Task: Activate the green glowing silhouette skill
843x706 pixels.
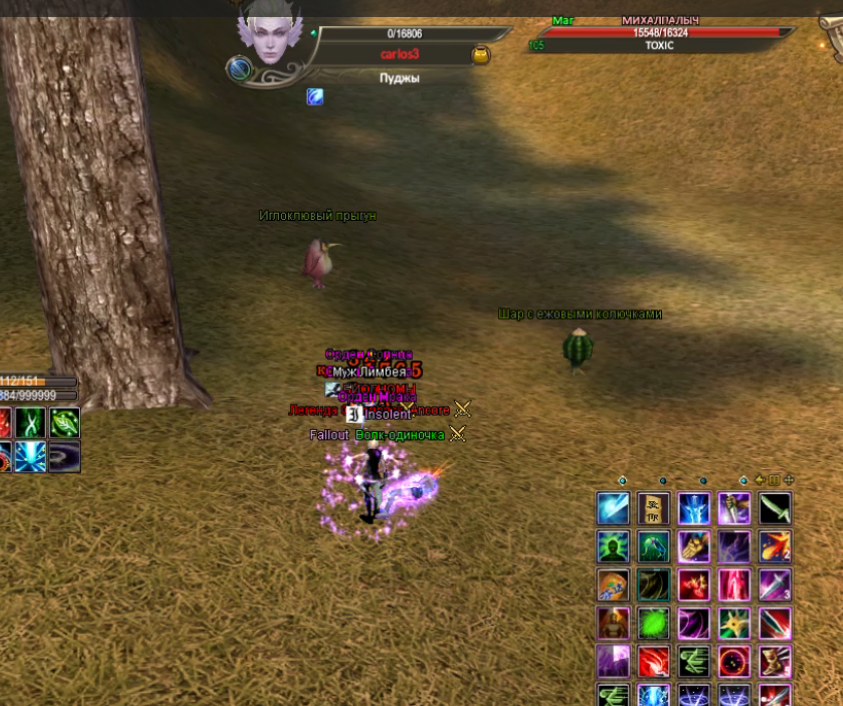Action: pyautogui.click(x=613, y=546)
